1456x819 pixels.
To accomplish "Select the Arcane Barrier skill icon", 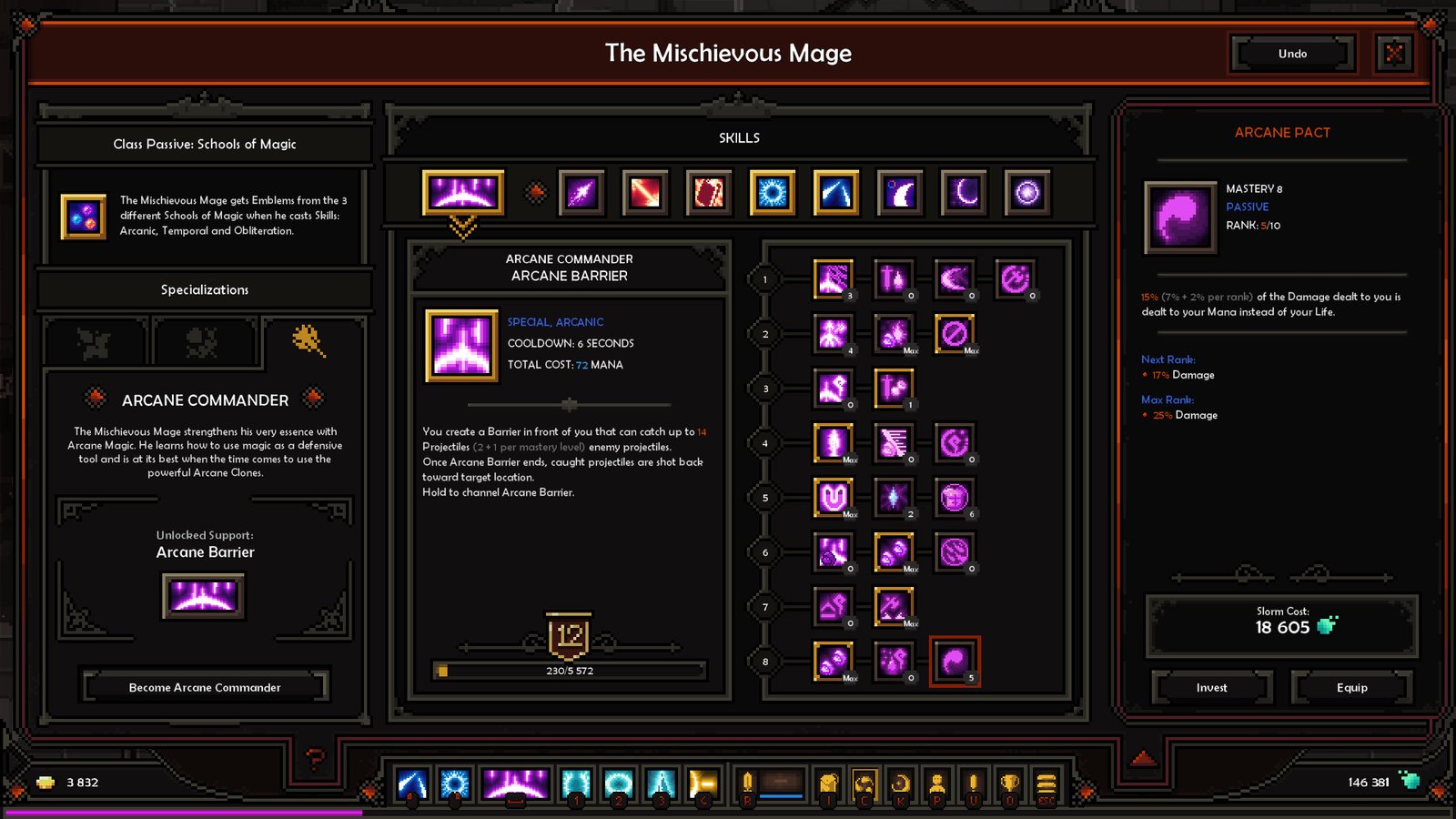I will [462, 194].
